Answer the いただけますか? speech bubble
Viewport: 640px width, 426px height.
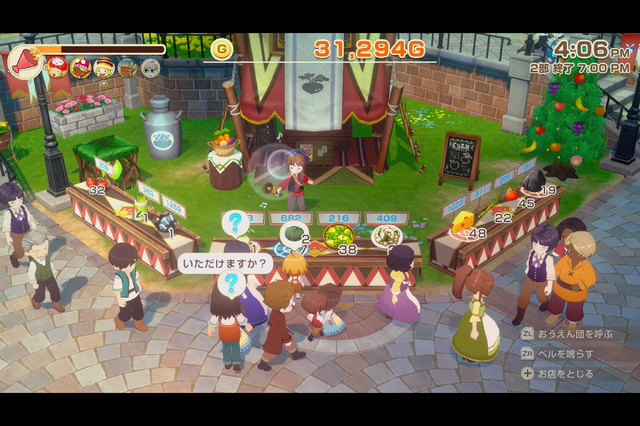pyautogui.click(x=226, y=264)
